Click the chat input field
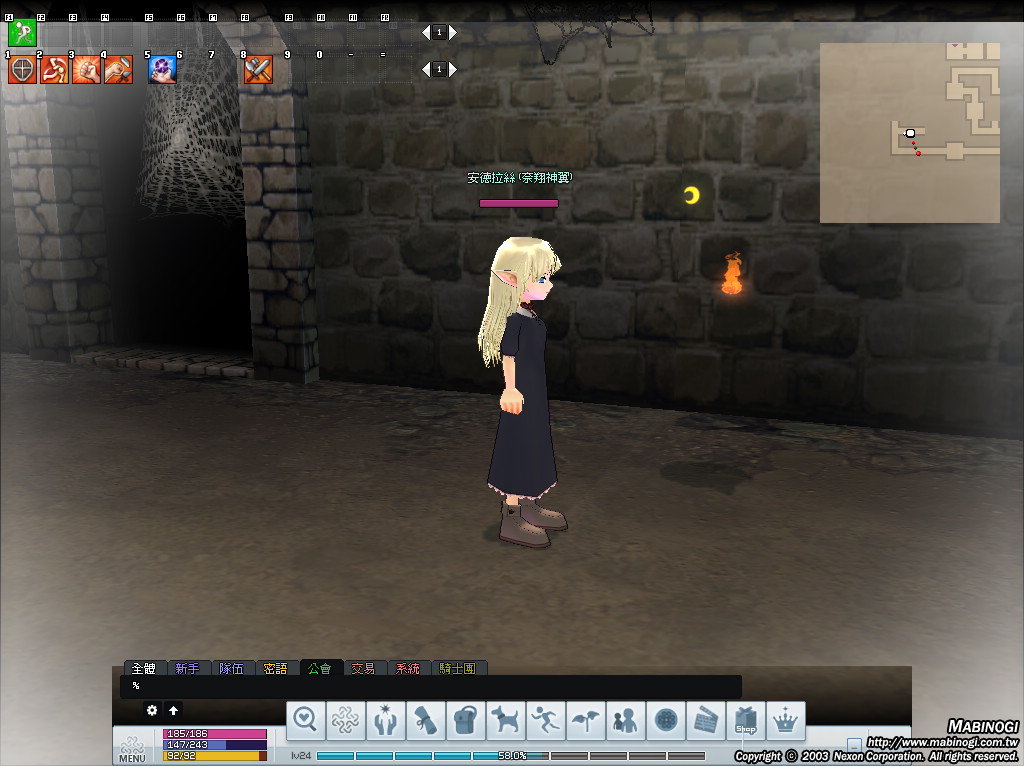The width and height of the screenshot is (1024, 766). tap(430, 686)
